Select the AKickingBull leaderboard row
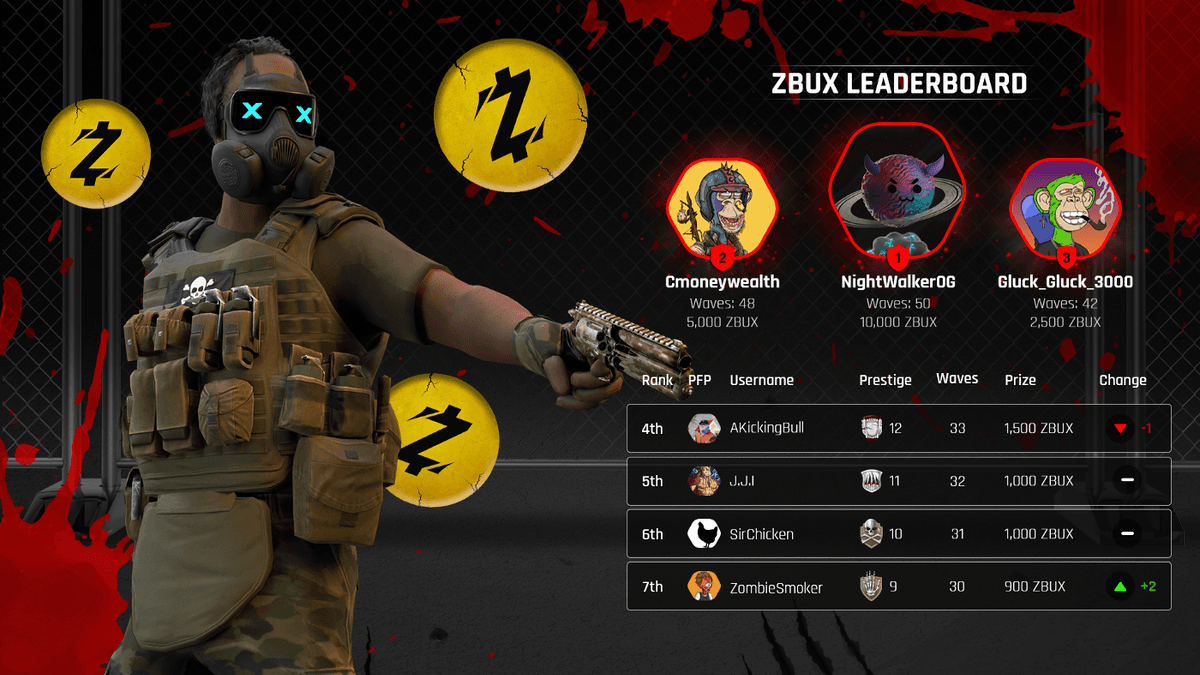 click(x=898, y=429)
